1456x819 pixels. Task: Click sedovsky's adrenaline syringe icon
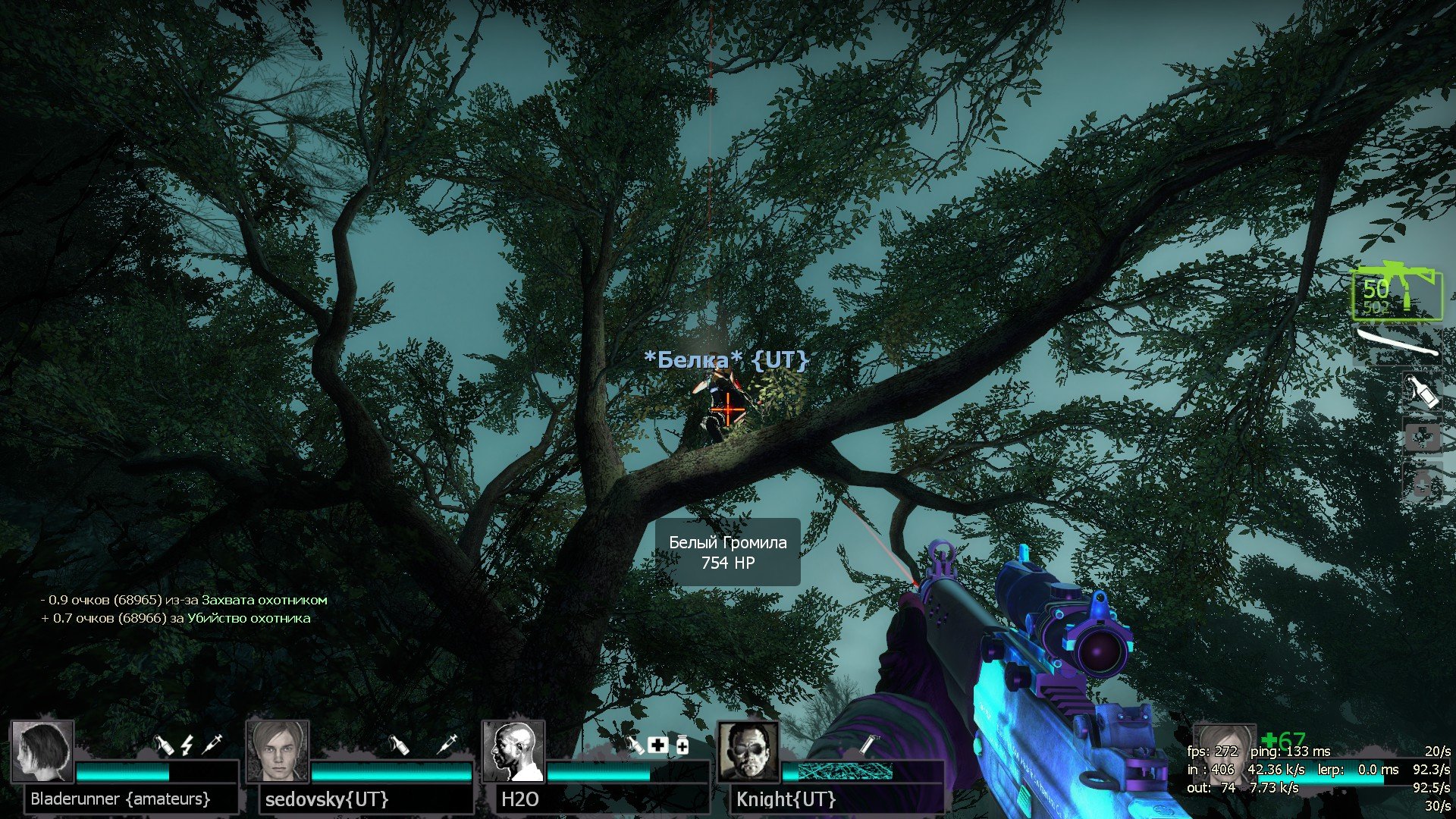coord(448,744)
